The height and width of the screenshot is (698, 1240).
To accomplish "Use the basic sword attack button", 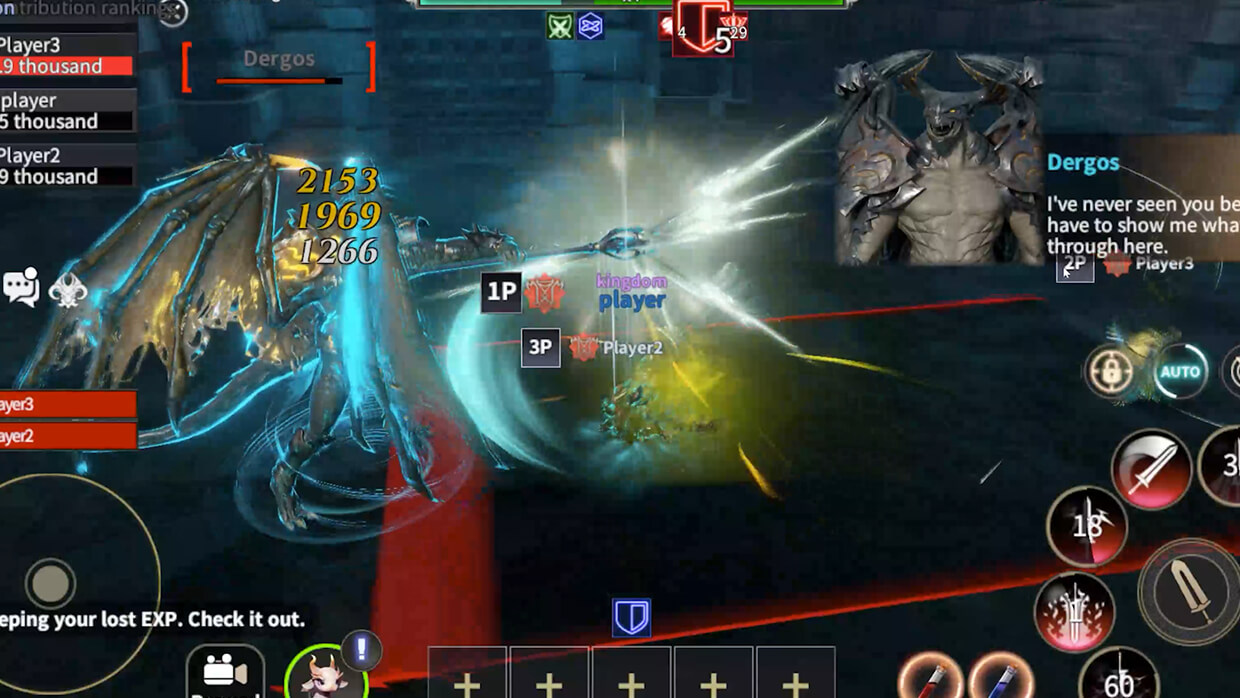I will (x=1190, y=591).
